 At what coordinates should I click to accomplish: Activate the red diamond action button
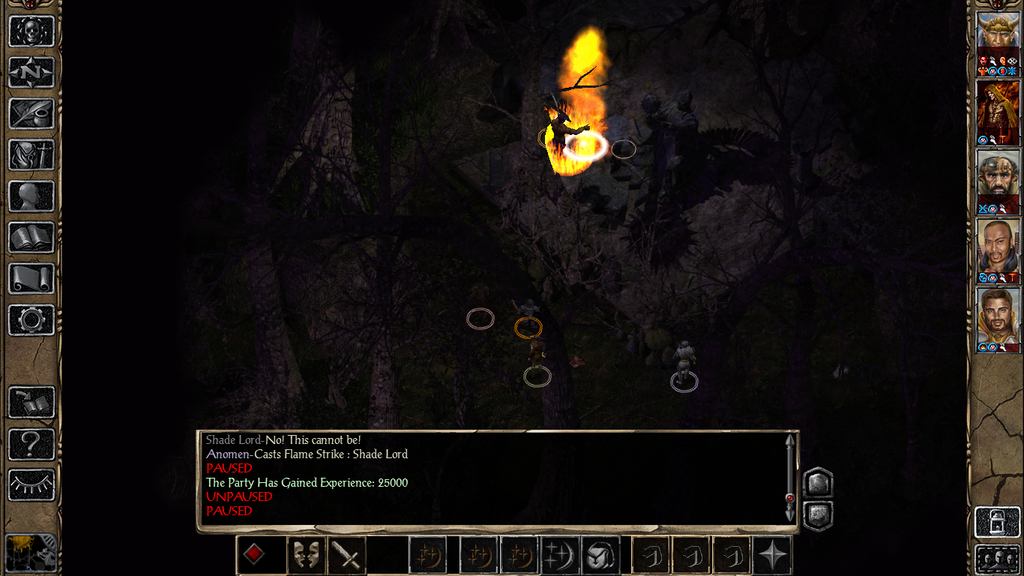tap(255, 555)
